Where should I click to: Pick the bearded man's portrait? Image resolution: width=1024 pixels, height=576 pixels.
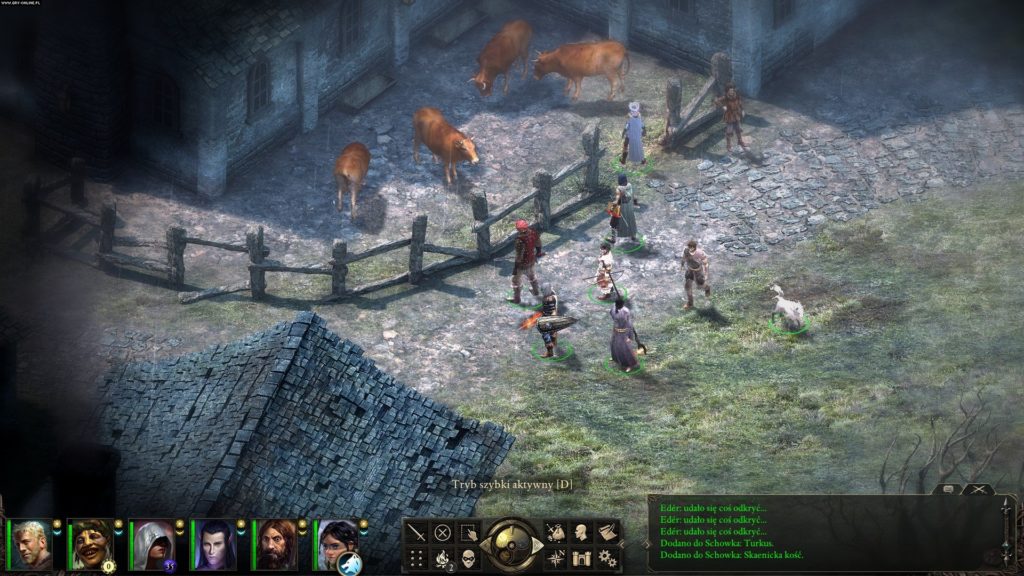coord(275,545)
